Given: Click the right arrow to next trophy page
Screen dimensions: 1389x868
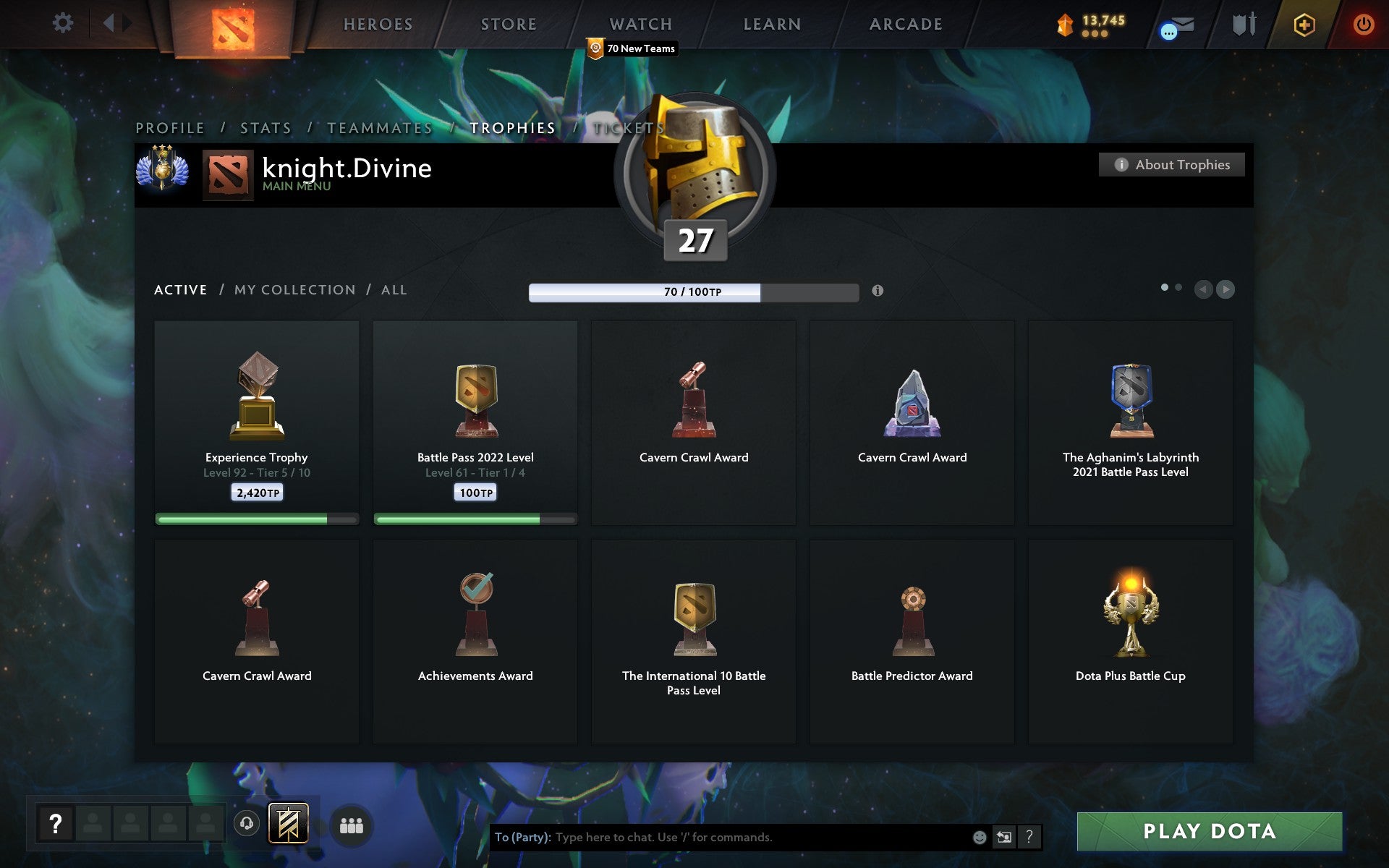Looking at the screenshot, I should click(x=1226, y=289).
